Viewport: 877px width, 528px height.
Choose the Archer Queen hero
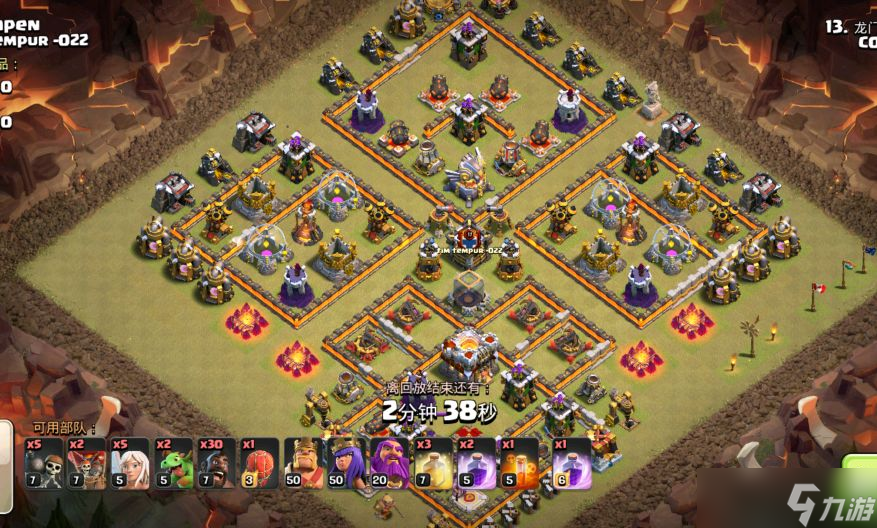tap(347, 463)
